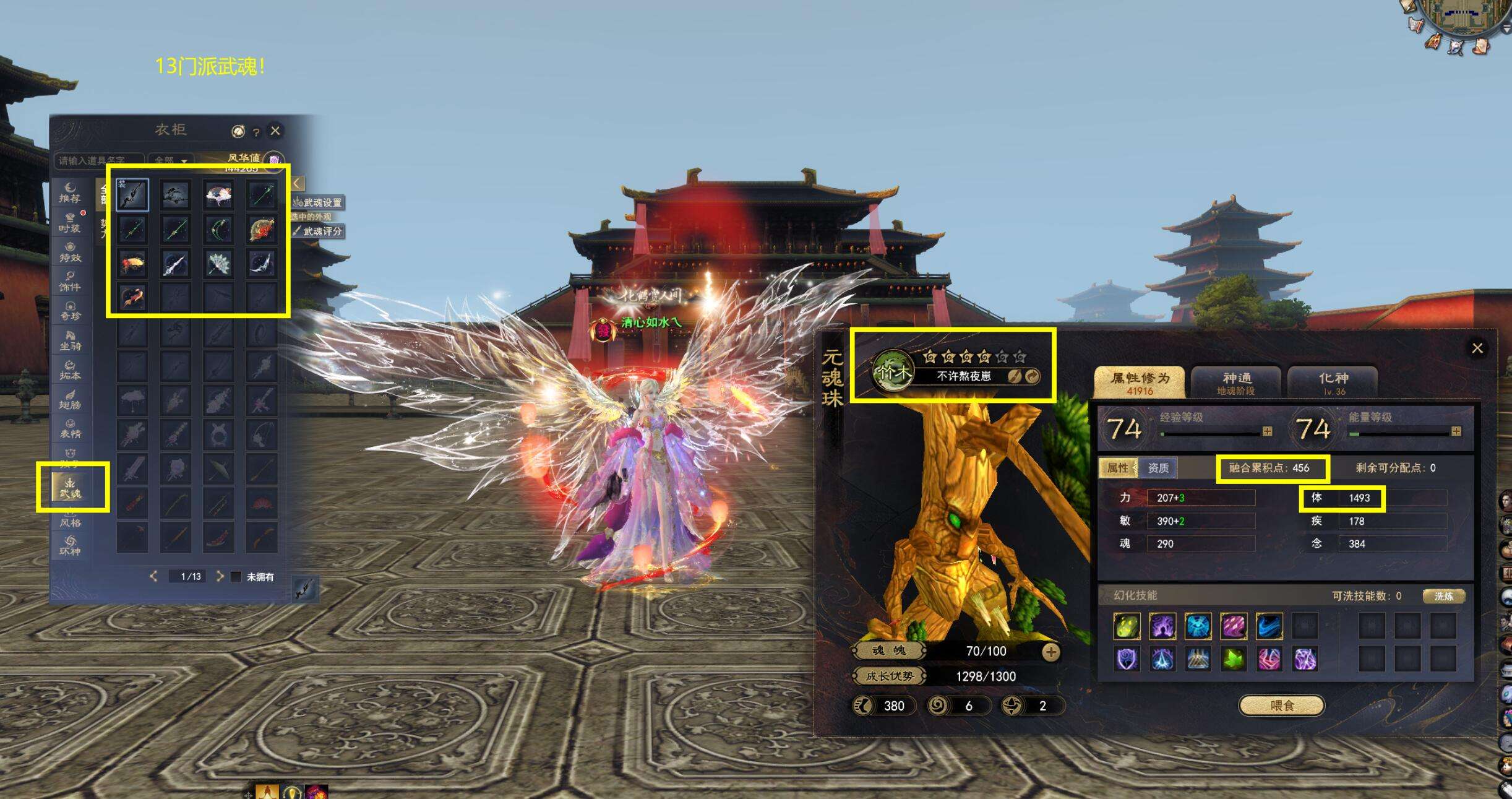Go to the next wardrobe page

pyautogui.click(x=220, y=576)
